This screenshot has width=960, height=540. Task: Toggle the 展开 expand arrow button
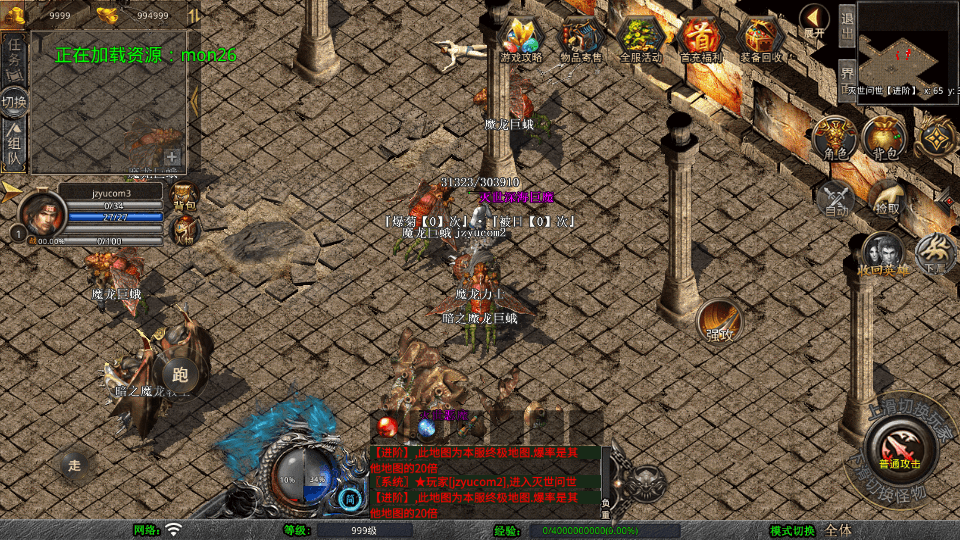tap(815, 20)
